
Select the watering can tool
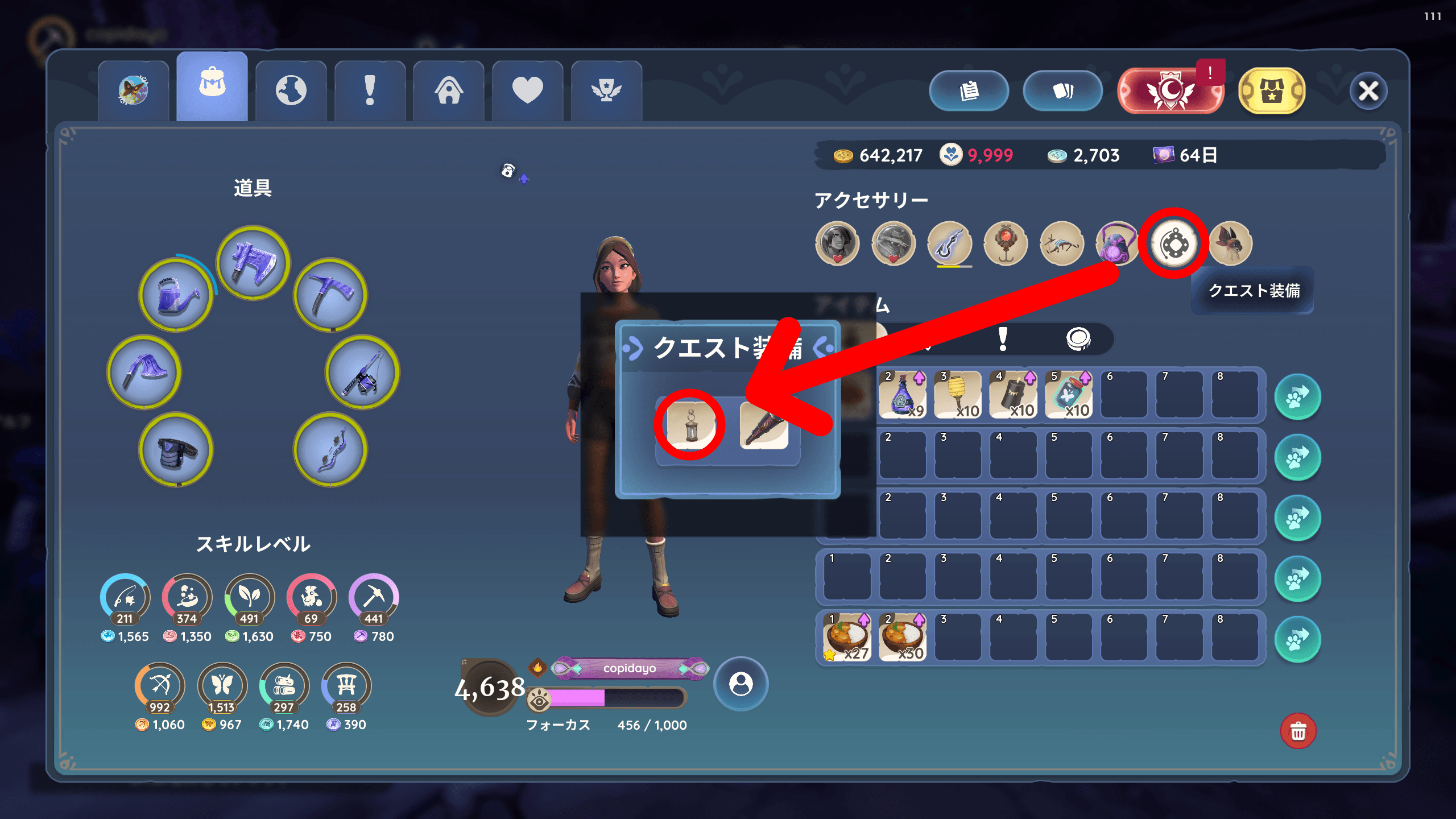176,295
